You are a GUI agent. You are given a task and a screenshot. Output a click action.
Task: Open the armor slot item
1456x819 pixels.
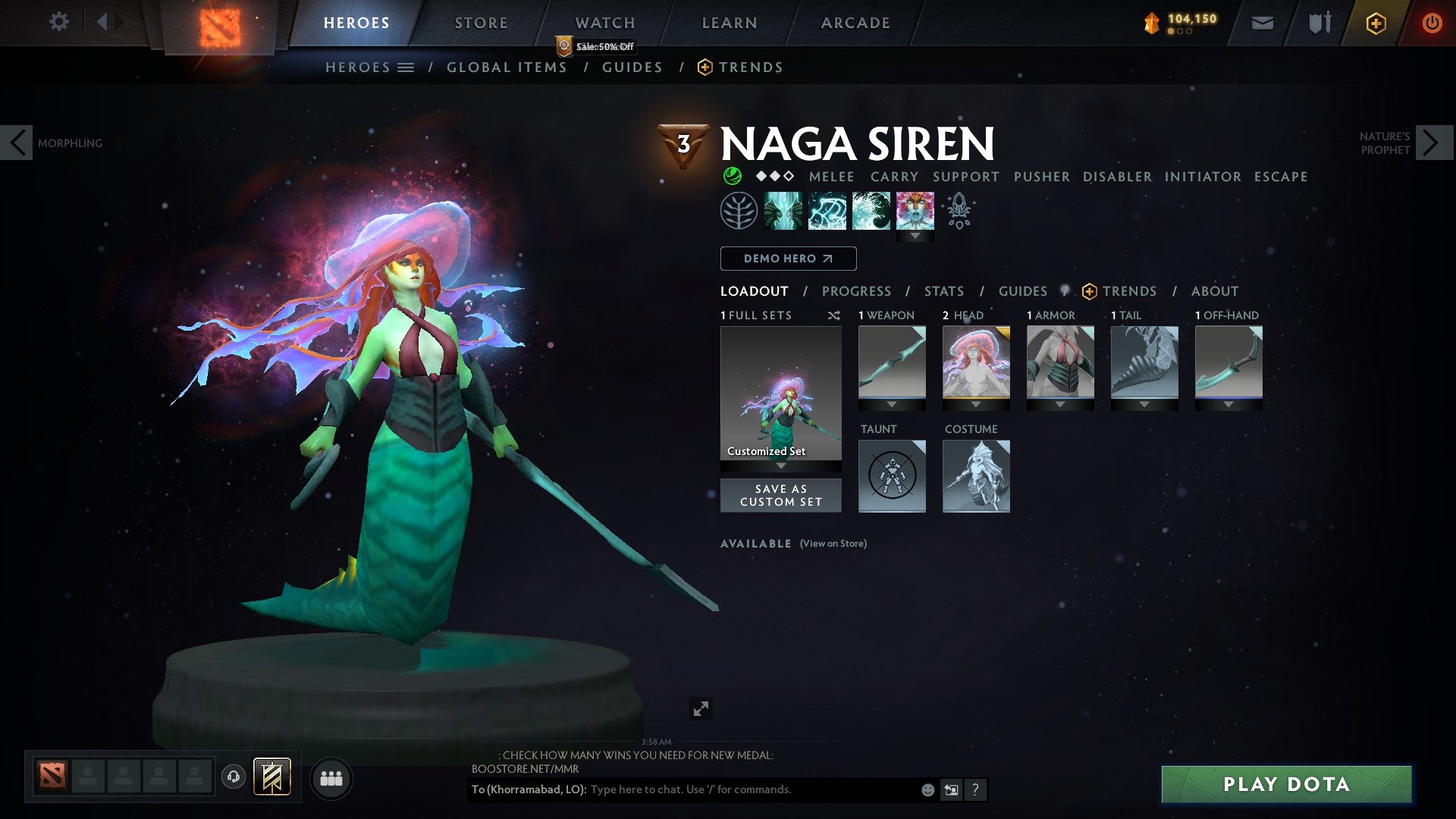click(x=1060, y=362)
